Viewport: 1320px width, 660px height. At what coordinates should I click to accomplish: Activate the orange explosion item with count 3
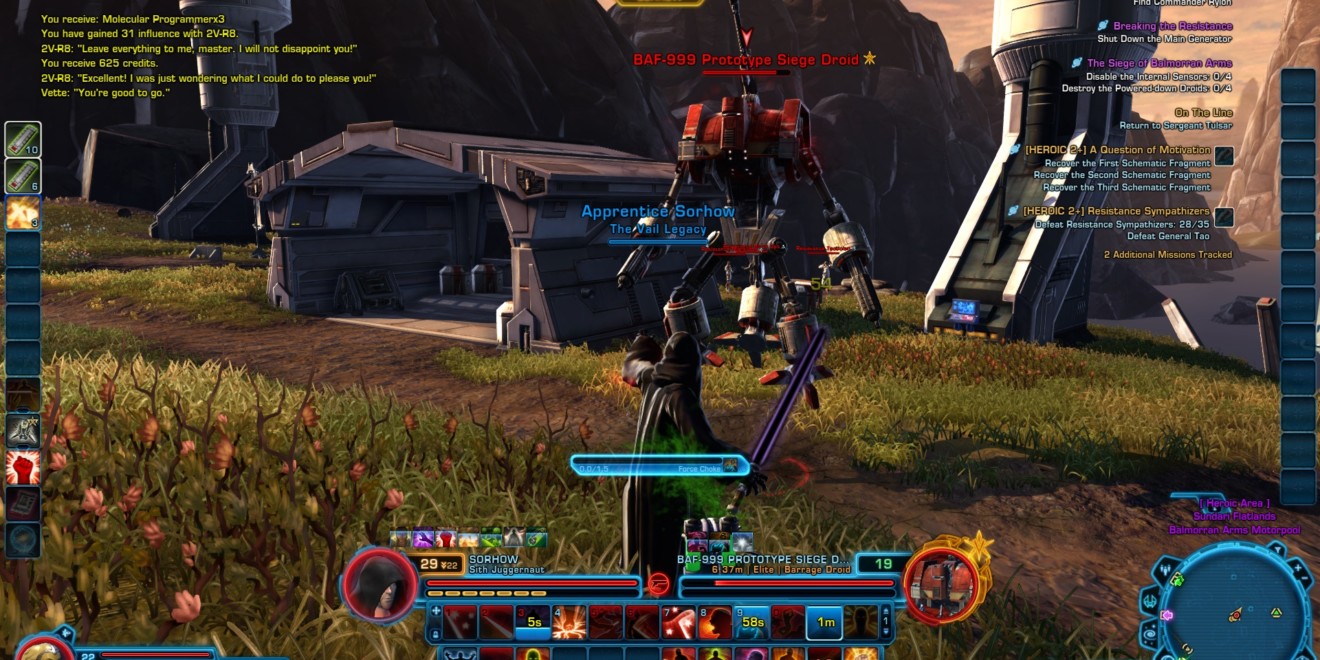click(22, 212)
